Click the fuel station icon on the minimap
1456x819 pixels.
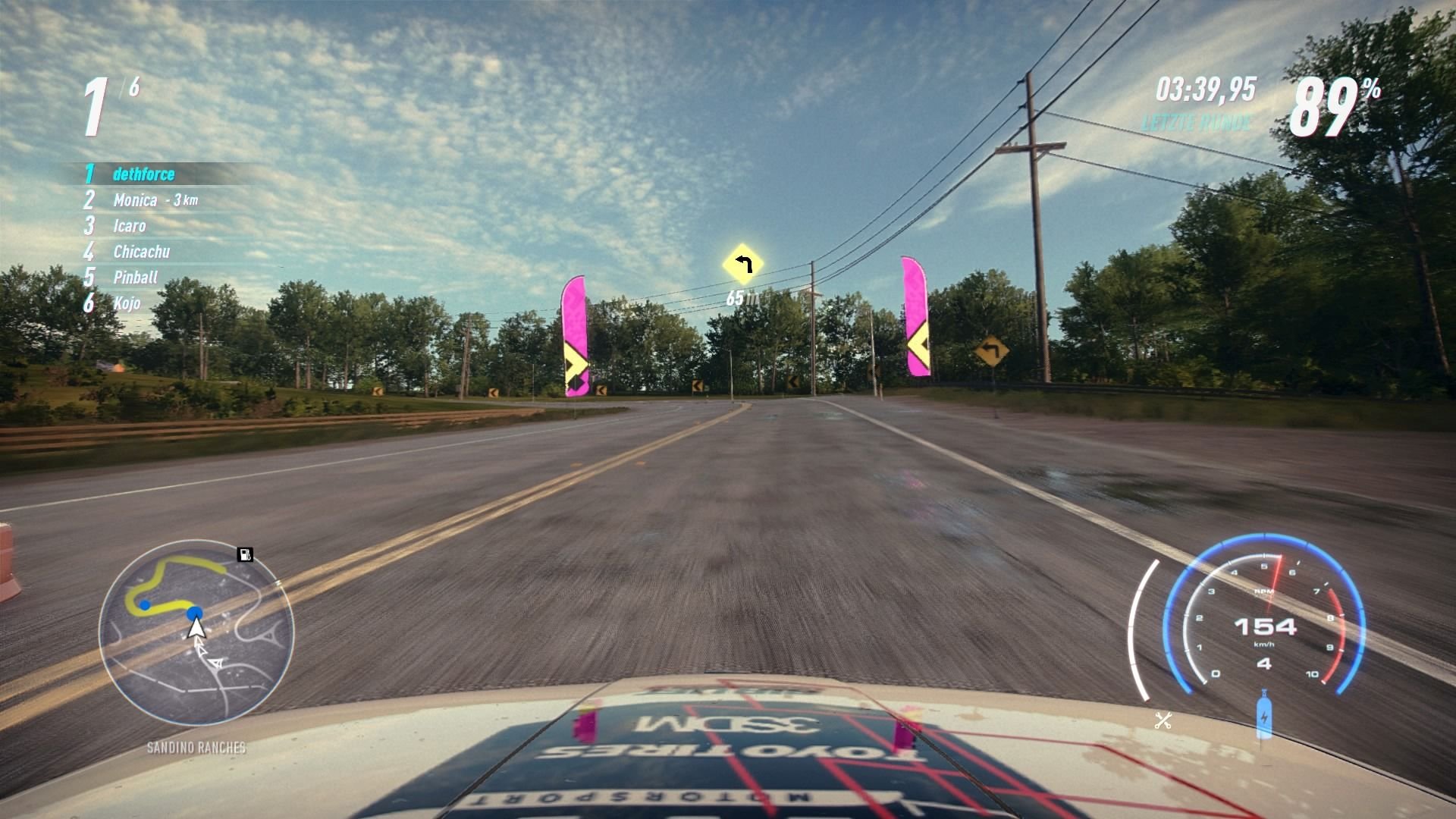point(244,554)
